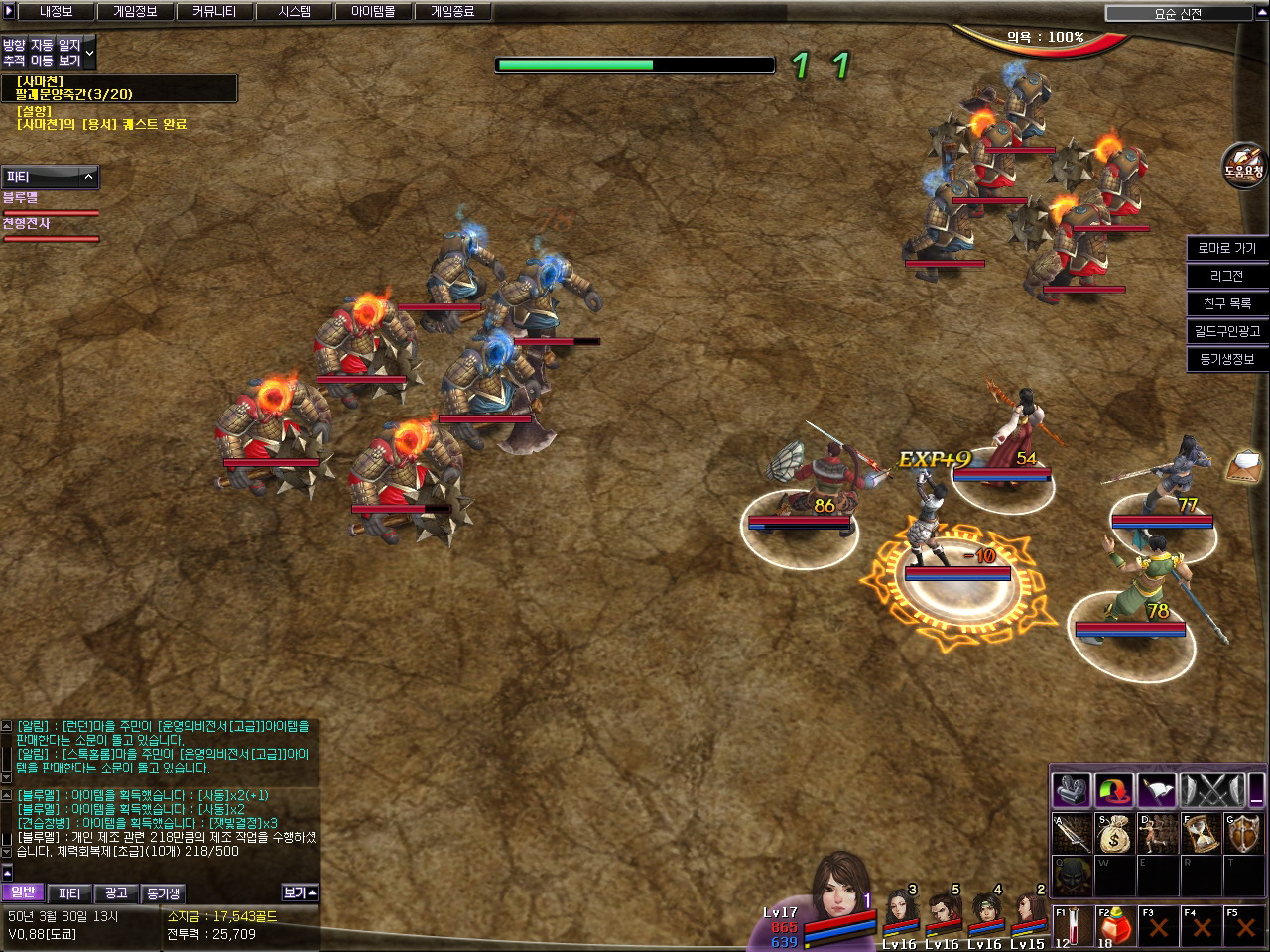Screen dimensions: 1270x952
Task: Open the 게임정보 menu
Action: coord(135,12)
